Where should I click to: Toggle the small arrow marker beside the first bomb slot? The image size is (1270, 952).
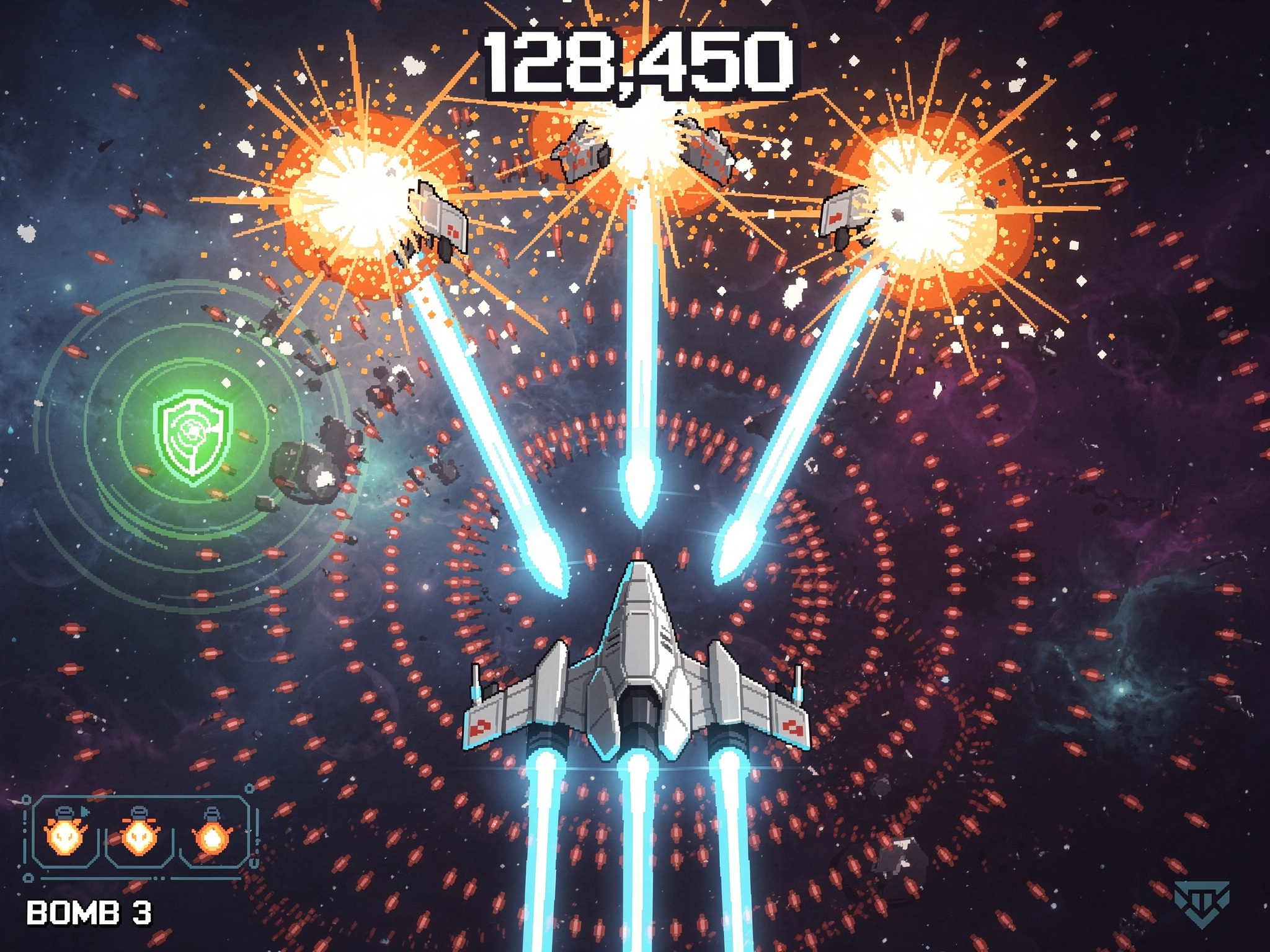tap(85, 813)
